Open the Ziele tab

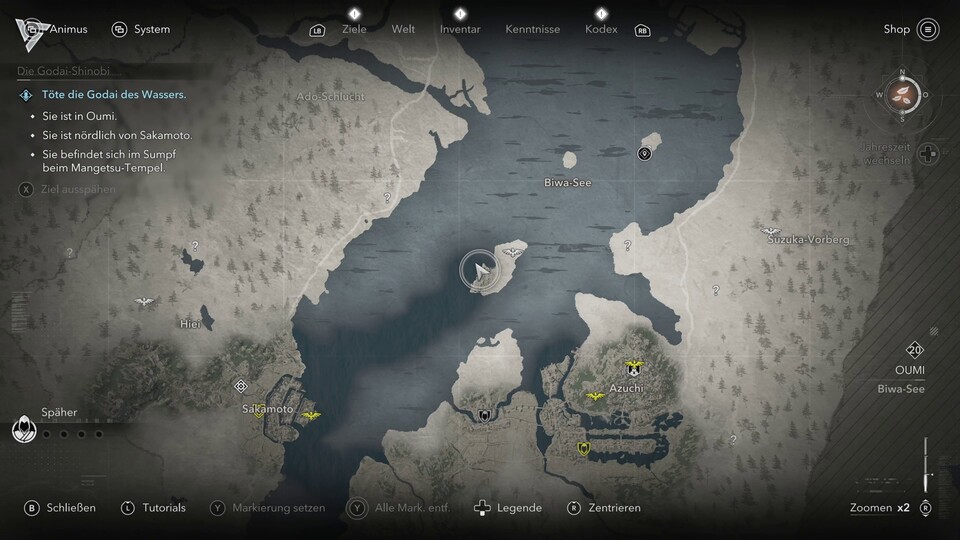click(354, 29)
